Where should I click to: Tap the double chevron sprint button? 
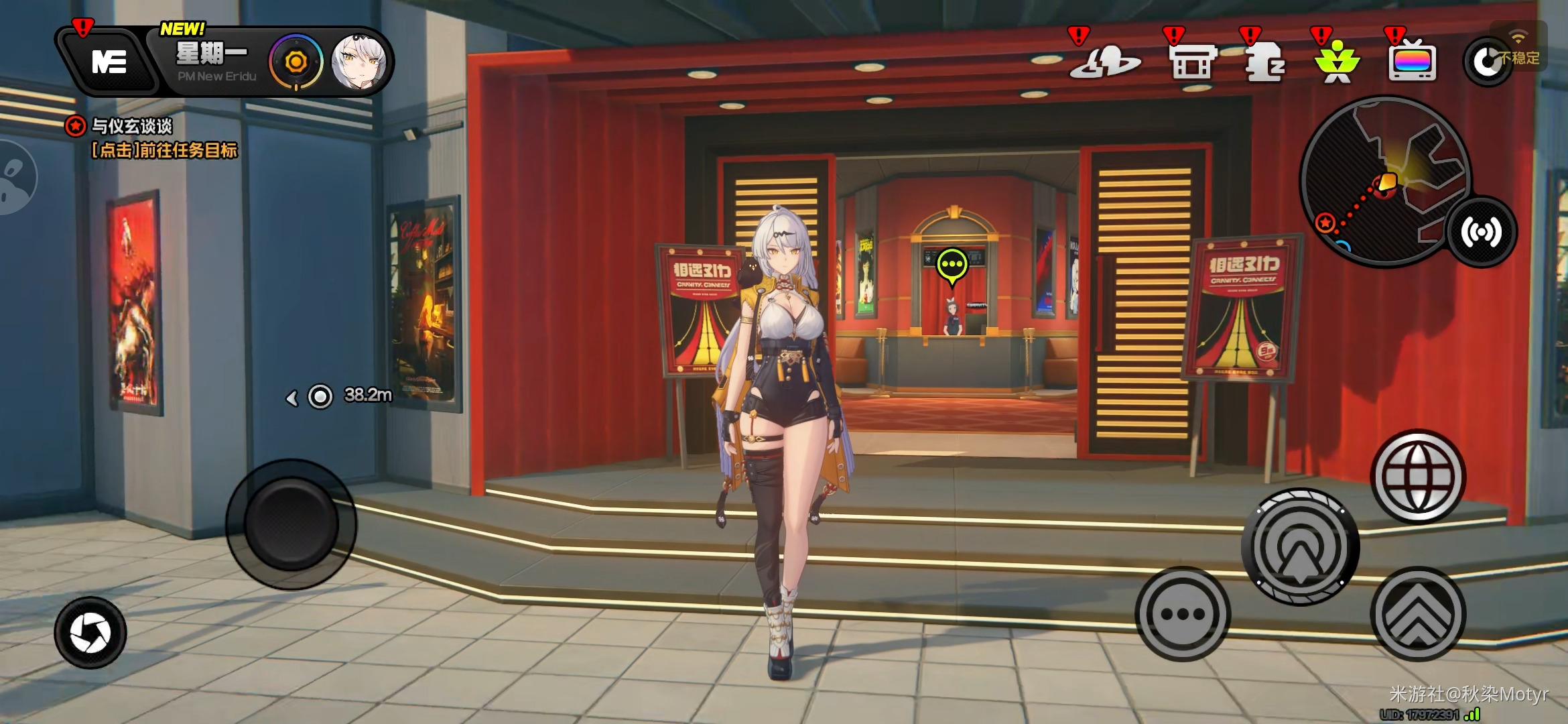pyautogui.click(x=1417, y=613)
